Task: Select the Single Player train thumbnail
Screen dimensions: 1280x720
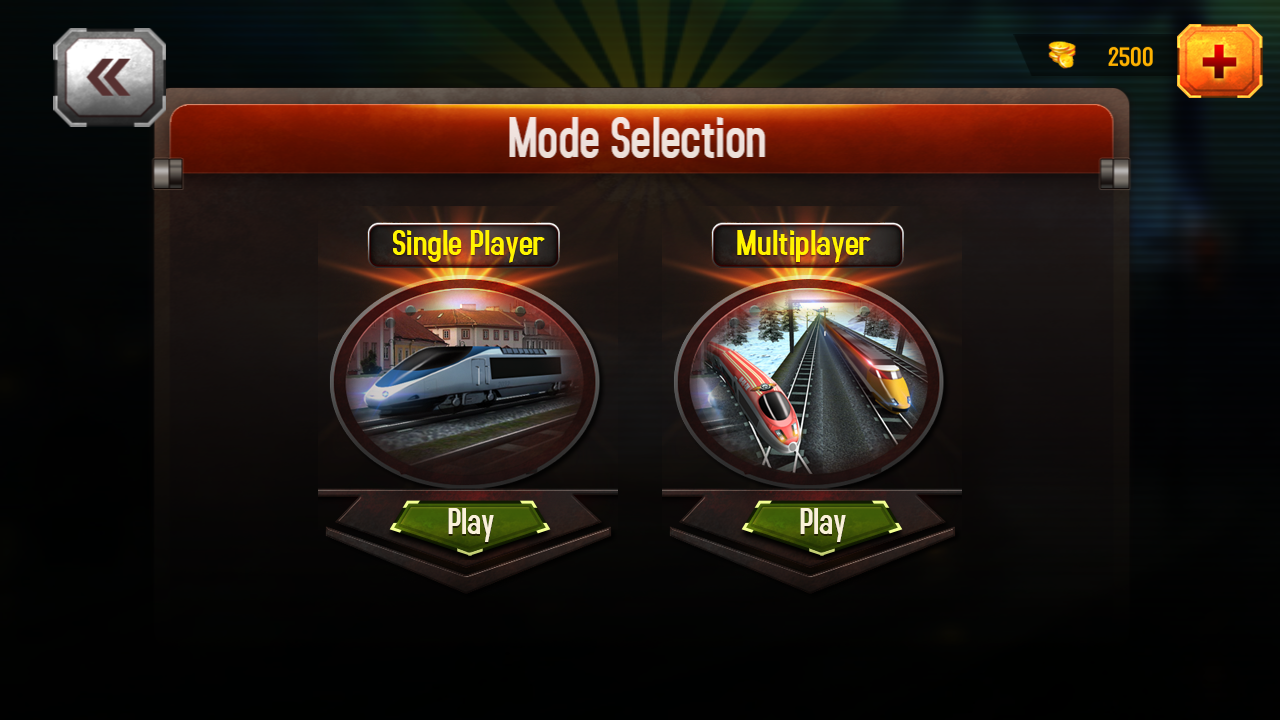Action: click(x=465, y=381)
